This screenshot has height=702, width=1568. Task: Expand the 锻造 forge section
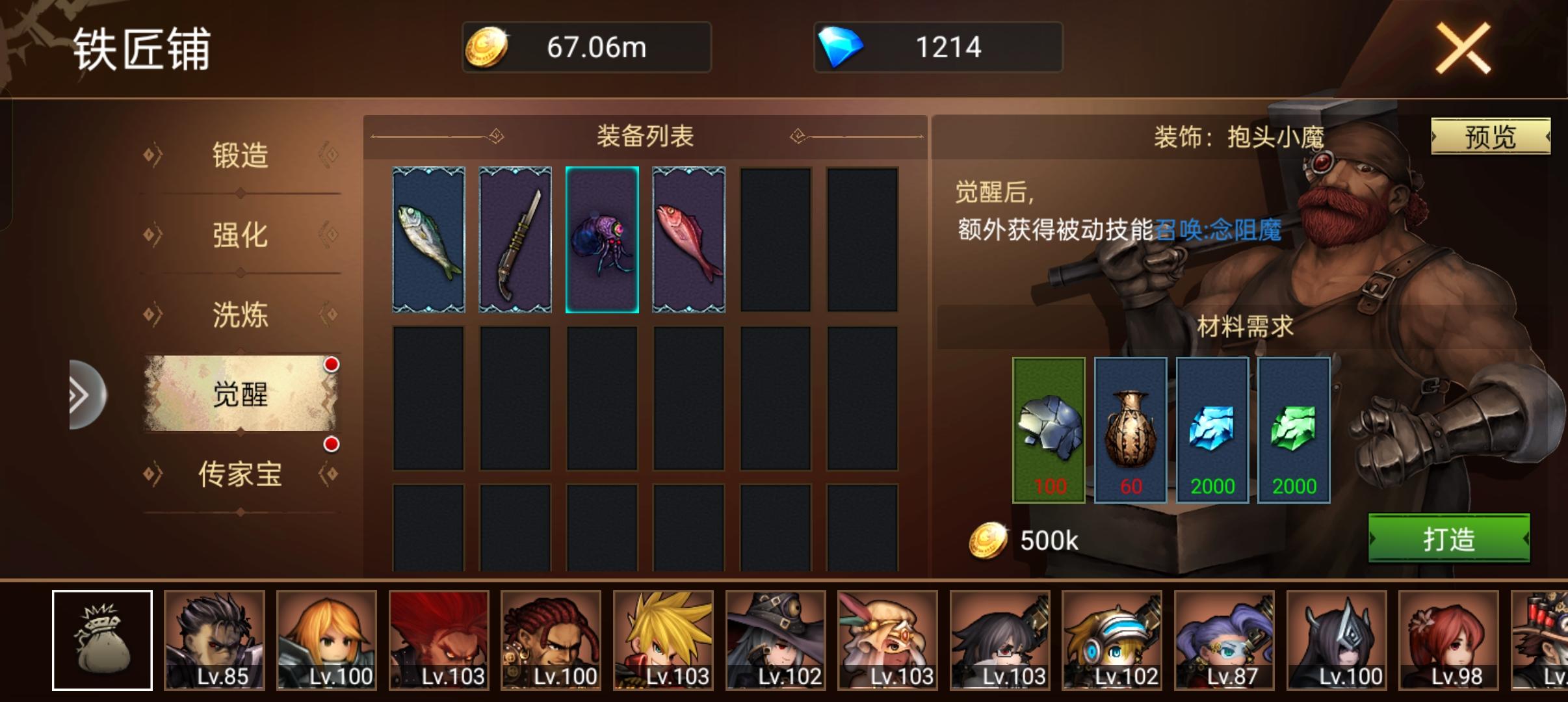(x=241, y=155)
